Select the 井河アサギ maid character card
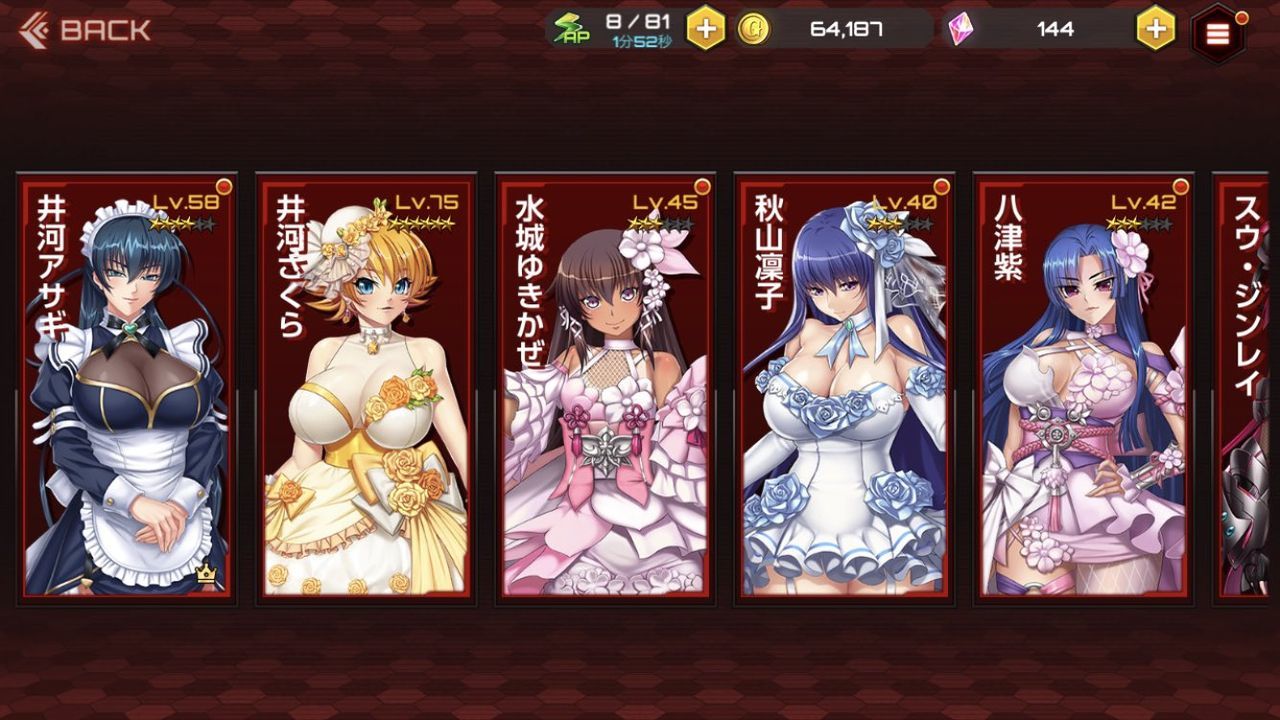This screenshot has width=1280, height=720. (127, 390)
